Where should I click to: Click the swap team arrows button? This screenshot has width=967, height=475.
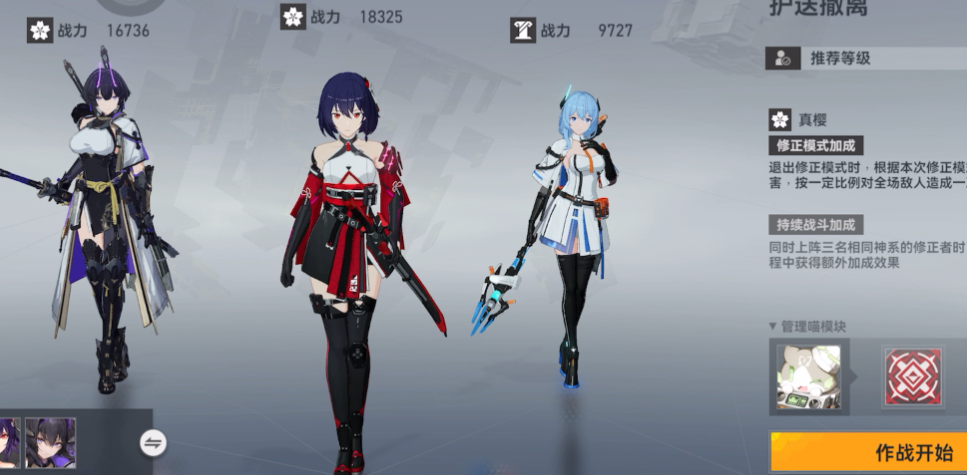click(x=152, y=442)
